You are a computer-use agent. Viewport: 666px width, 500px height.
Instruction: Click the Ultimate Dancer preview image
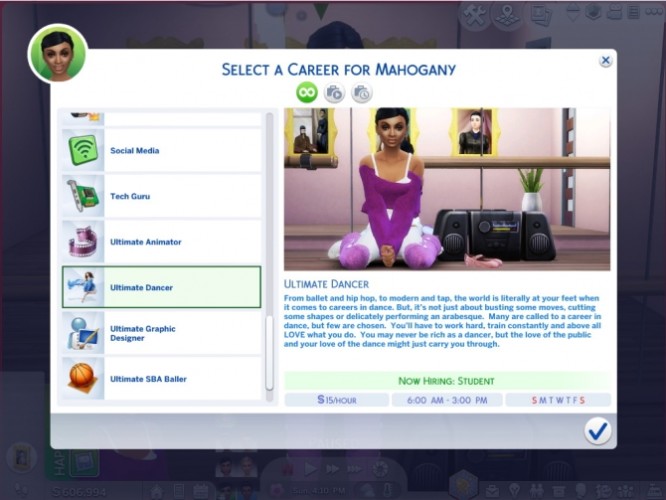[447, 189]
